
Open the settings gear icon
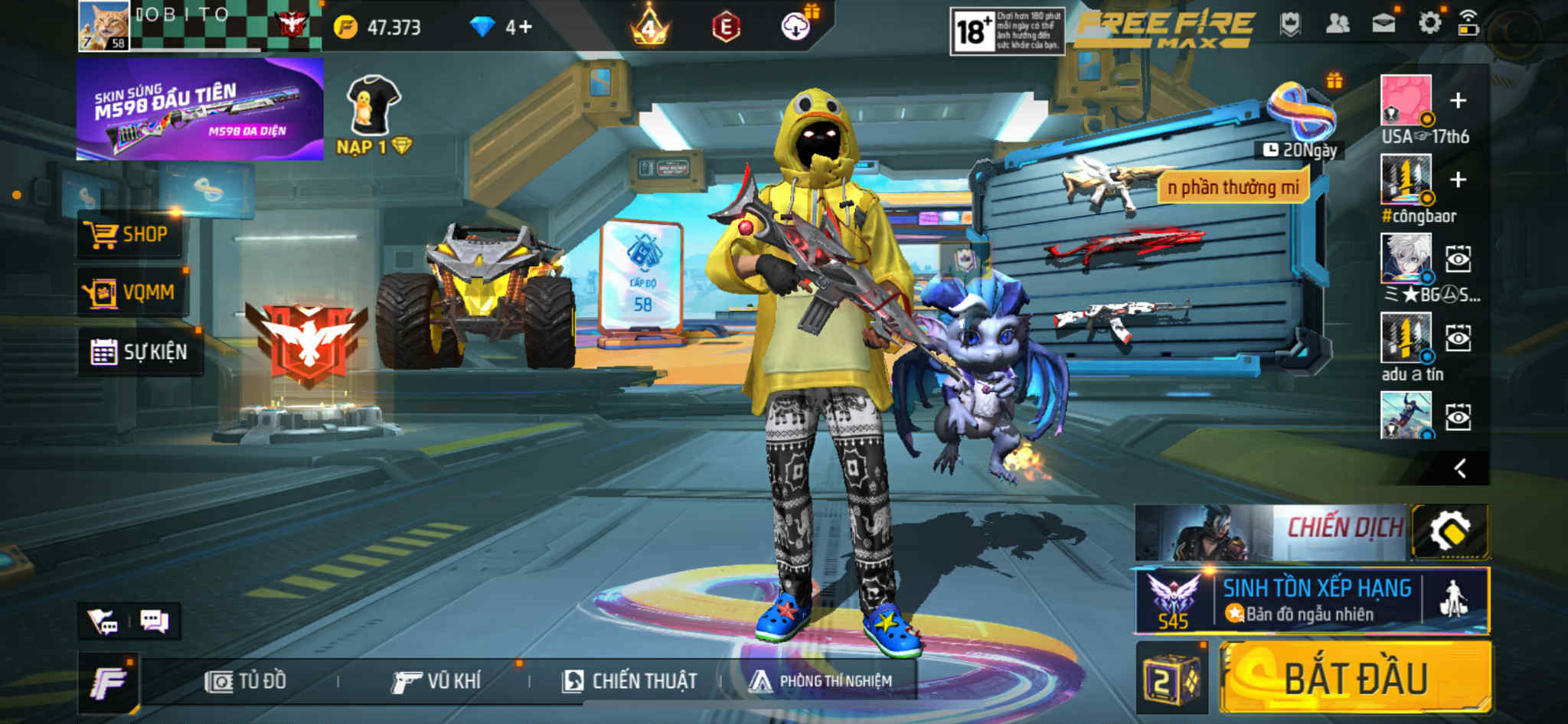coord(1429,24)
